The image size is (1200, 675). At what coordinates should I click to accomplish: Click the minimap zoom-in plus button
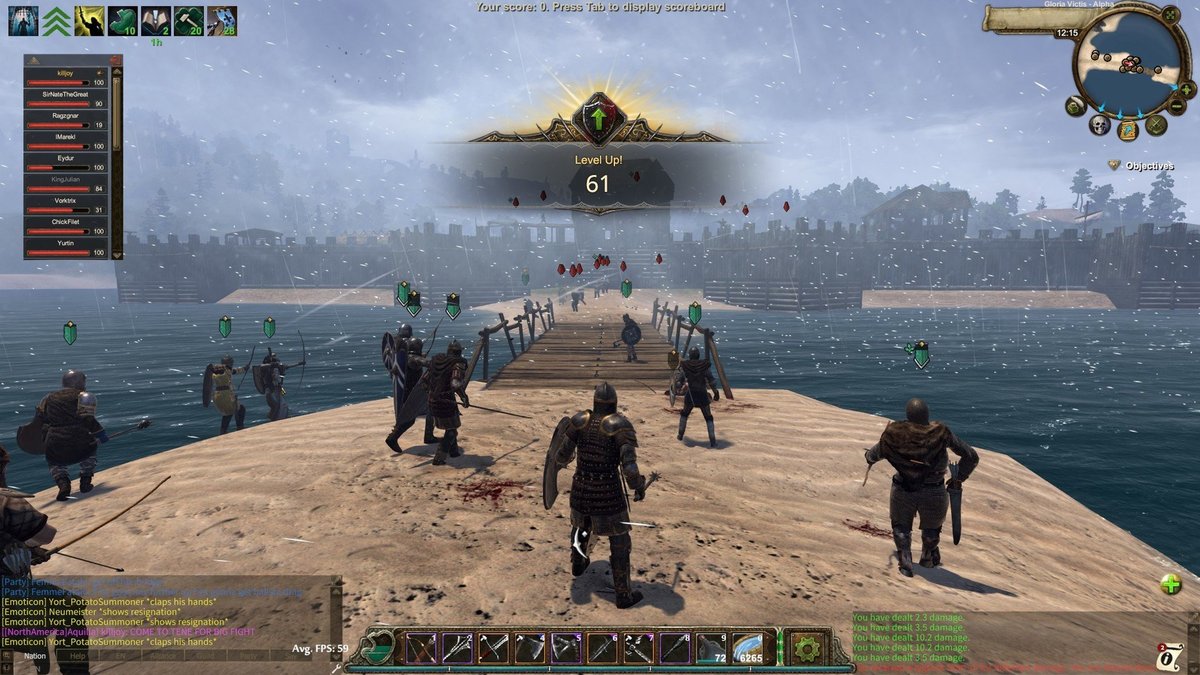click(1190, 88)
